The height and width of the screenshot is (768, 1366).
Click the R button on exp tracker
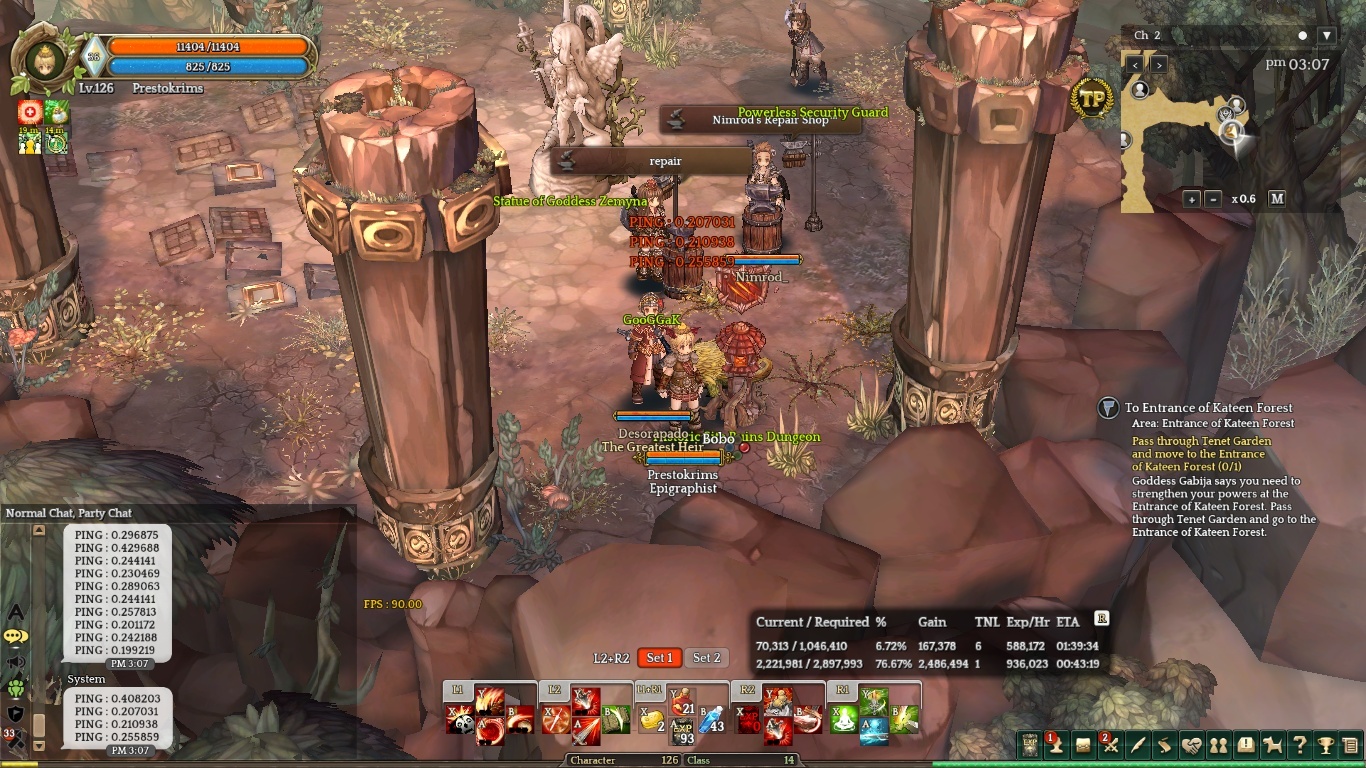point(1102,619)
